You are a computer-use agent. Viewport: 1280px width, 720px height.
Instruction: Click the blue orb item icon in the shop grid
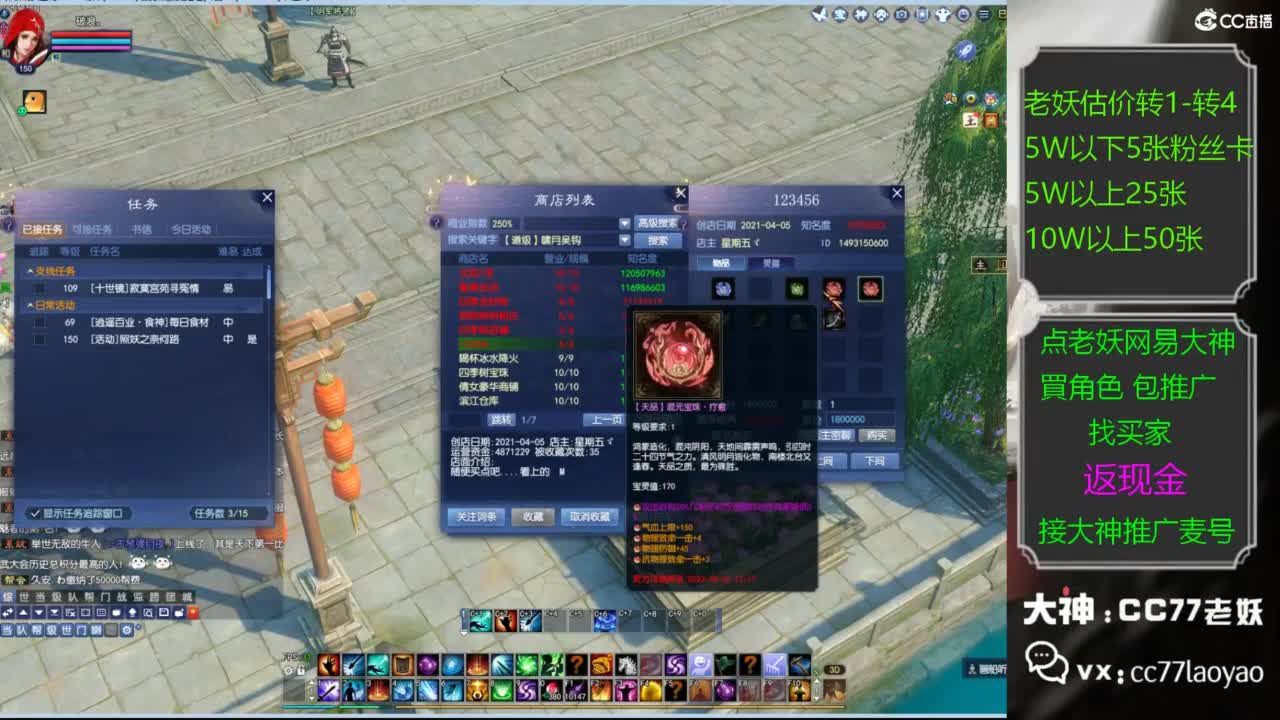722,287
